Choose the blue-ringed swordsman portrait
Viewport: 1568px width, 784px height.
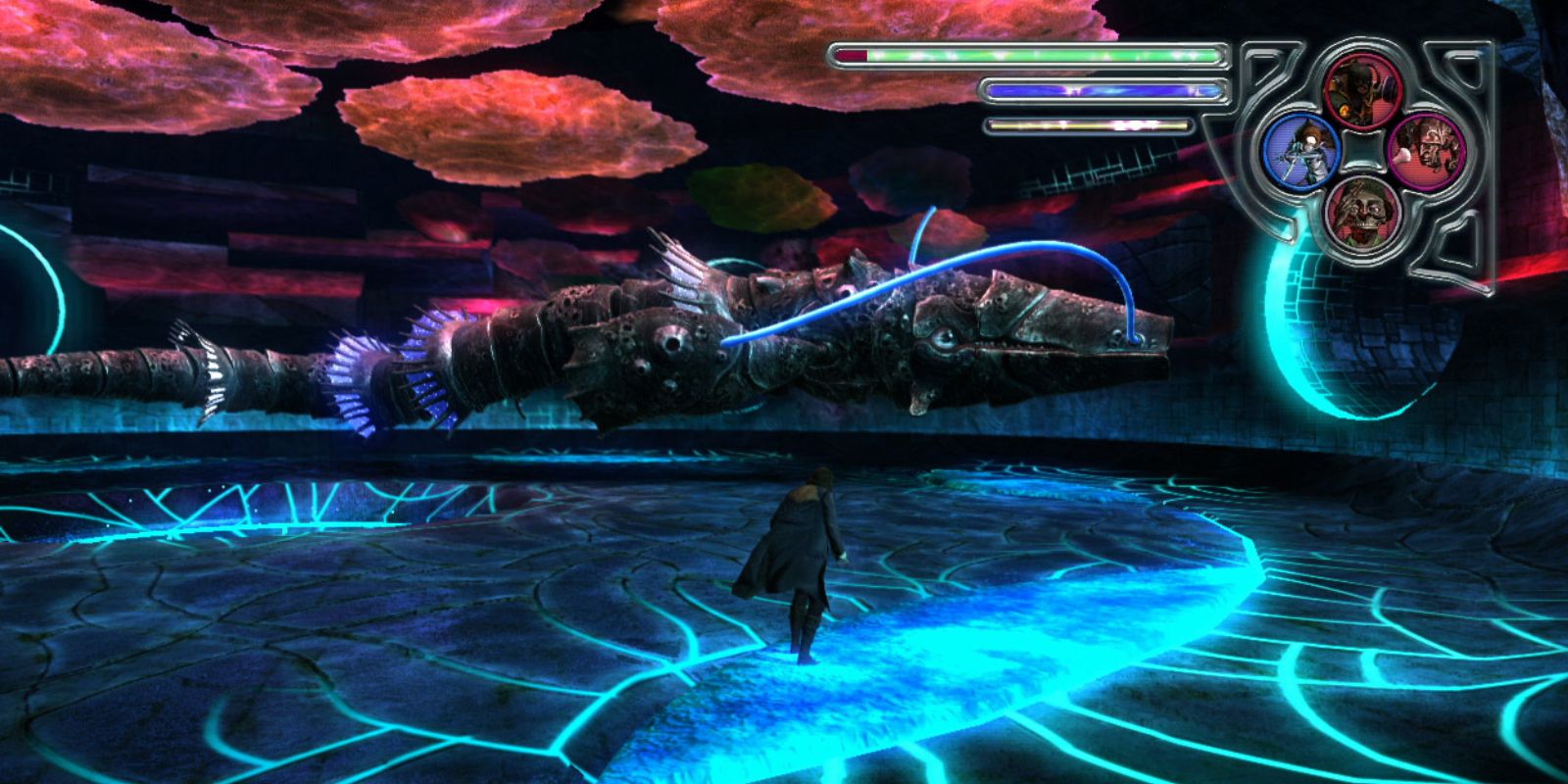click(1301, 150)
